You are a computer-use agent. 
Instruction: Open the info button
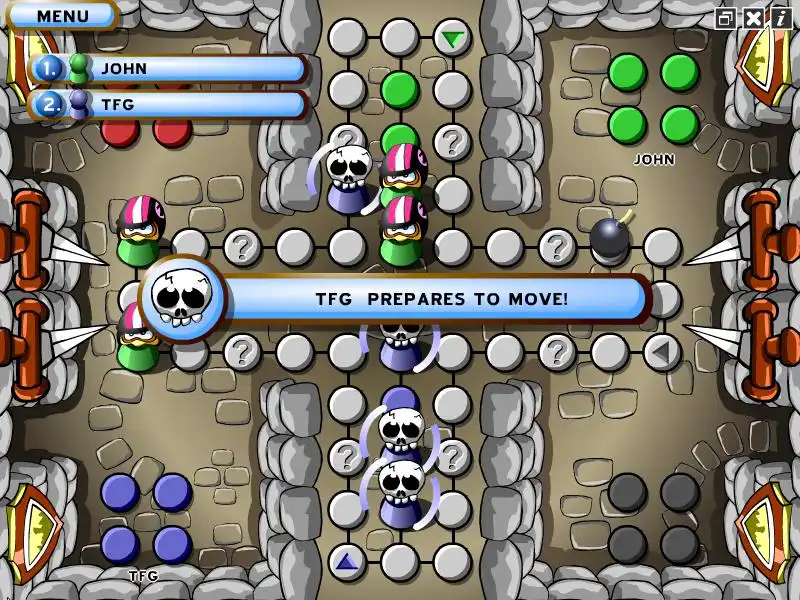point(780,17)
